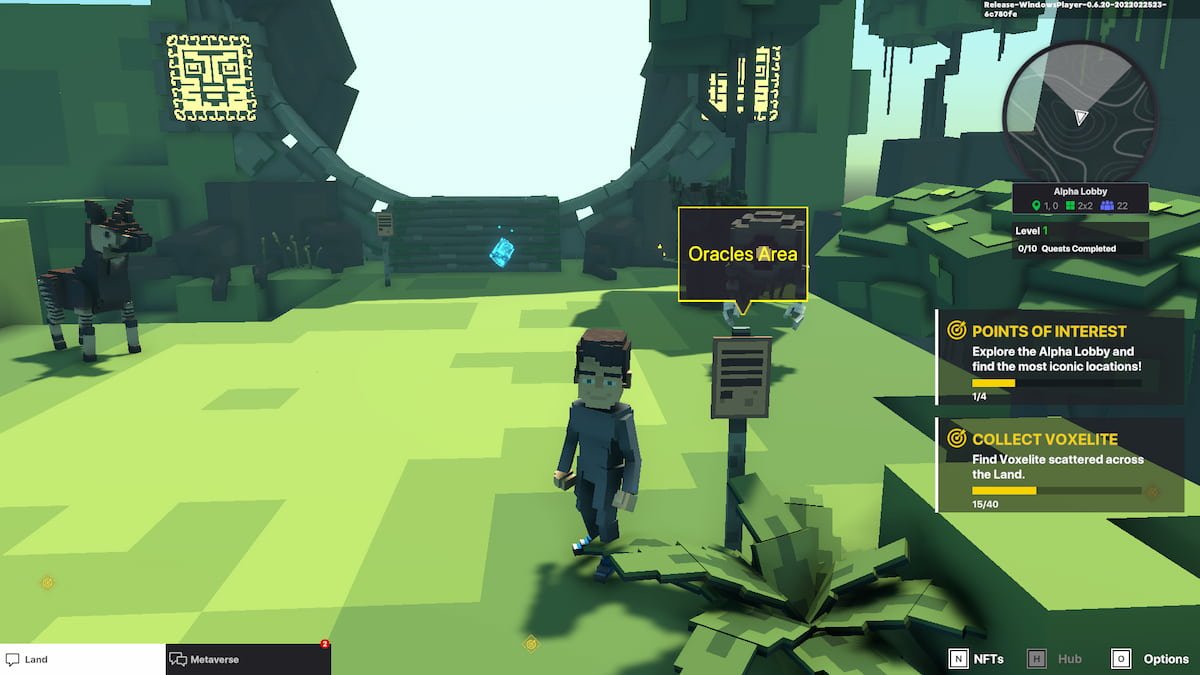Image resolution: width=1200 pixels, height=675 pixels.
Task: Click the Level quests completed panel
Action: pyautogui.click(x=1080, y=239)
